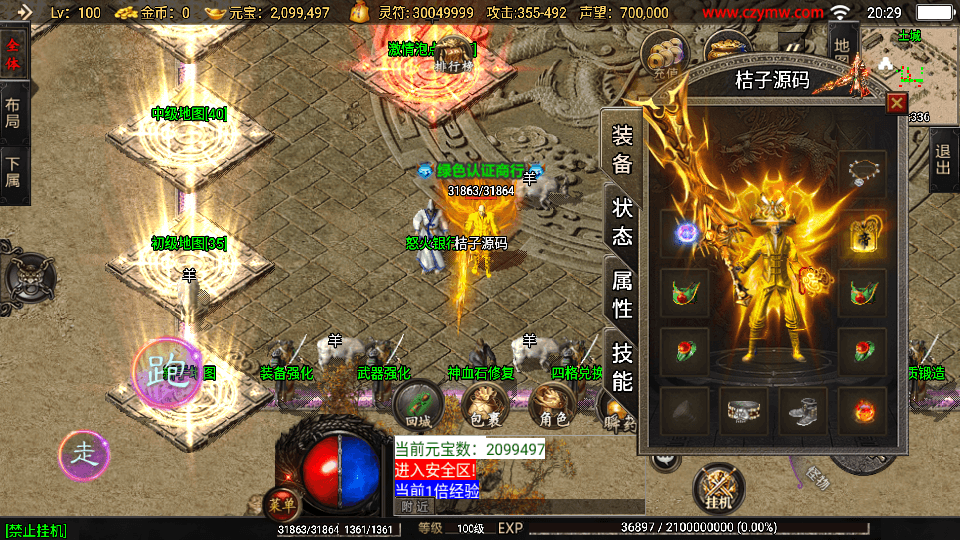Screen dimensions: 960x540
Task: Close the character equipment panel
Action: [x=896, y=102]
